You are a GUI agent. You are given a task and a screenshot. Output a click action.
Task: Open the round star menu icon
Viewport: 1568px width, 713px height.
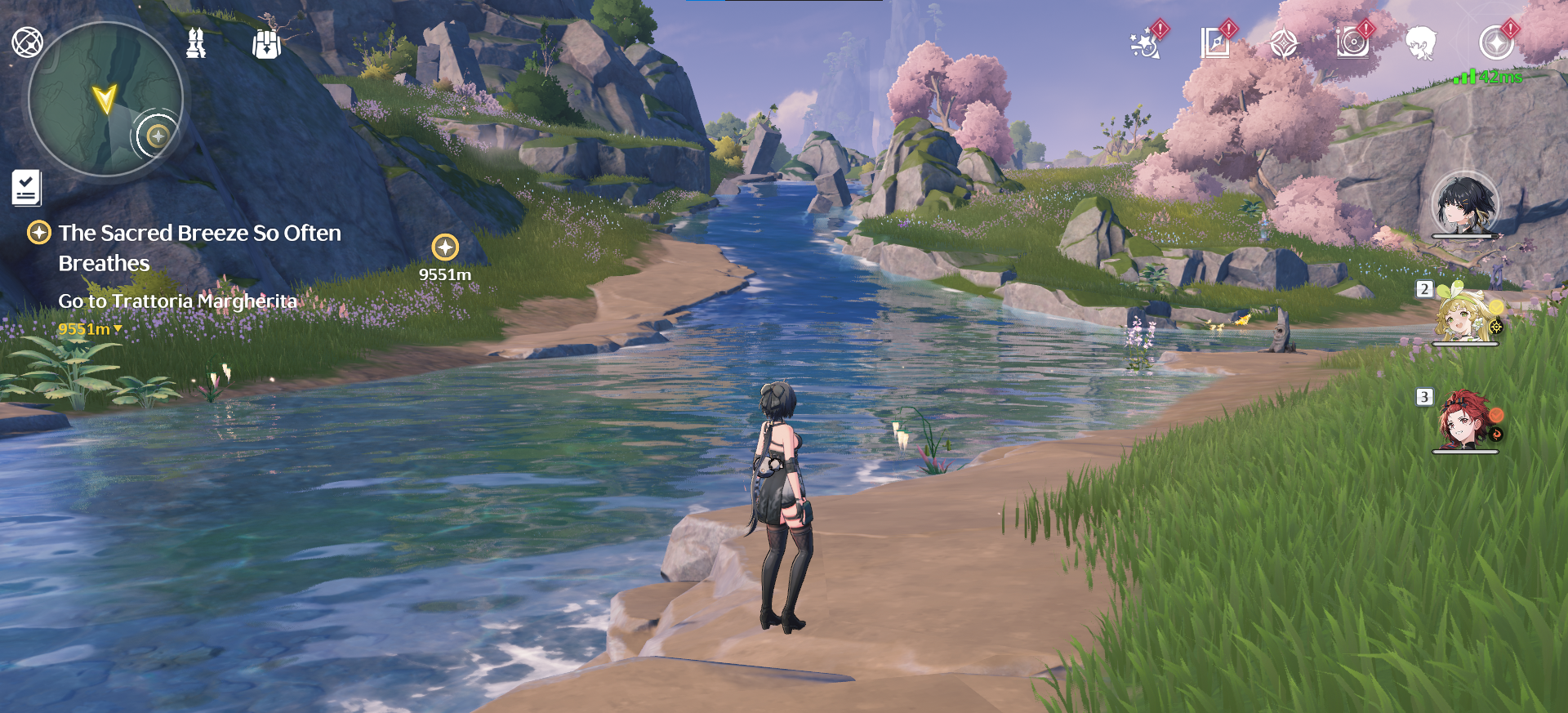click(x=1496, y=43)
